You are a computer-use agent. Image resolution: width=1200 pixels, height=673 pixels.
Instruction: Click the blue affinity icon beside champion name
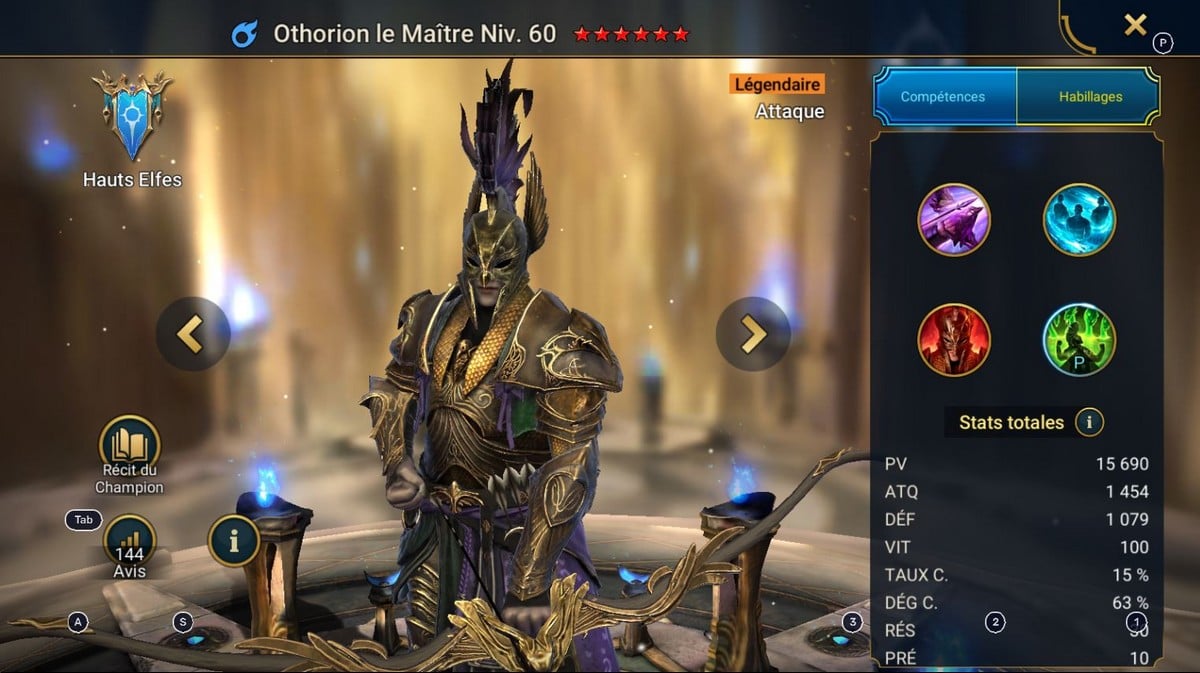pos(244,34)
